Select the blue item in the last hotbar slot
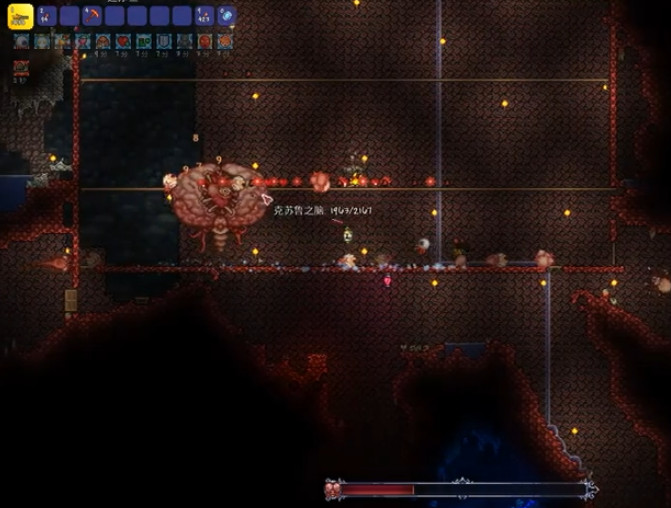 click(x=226, y=15)
